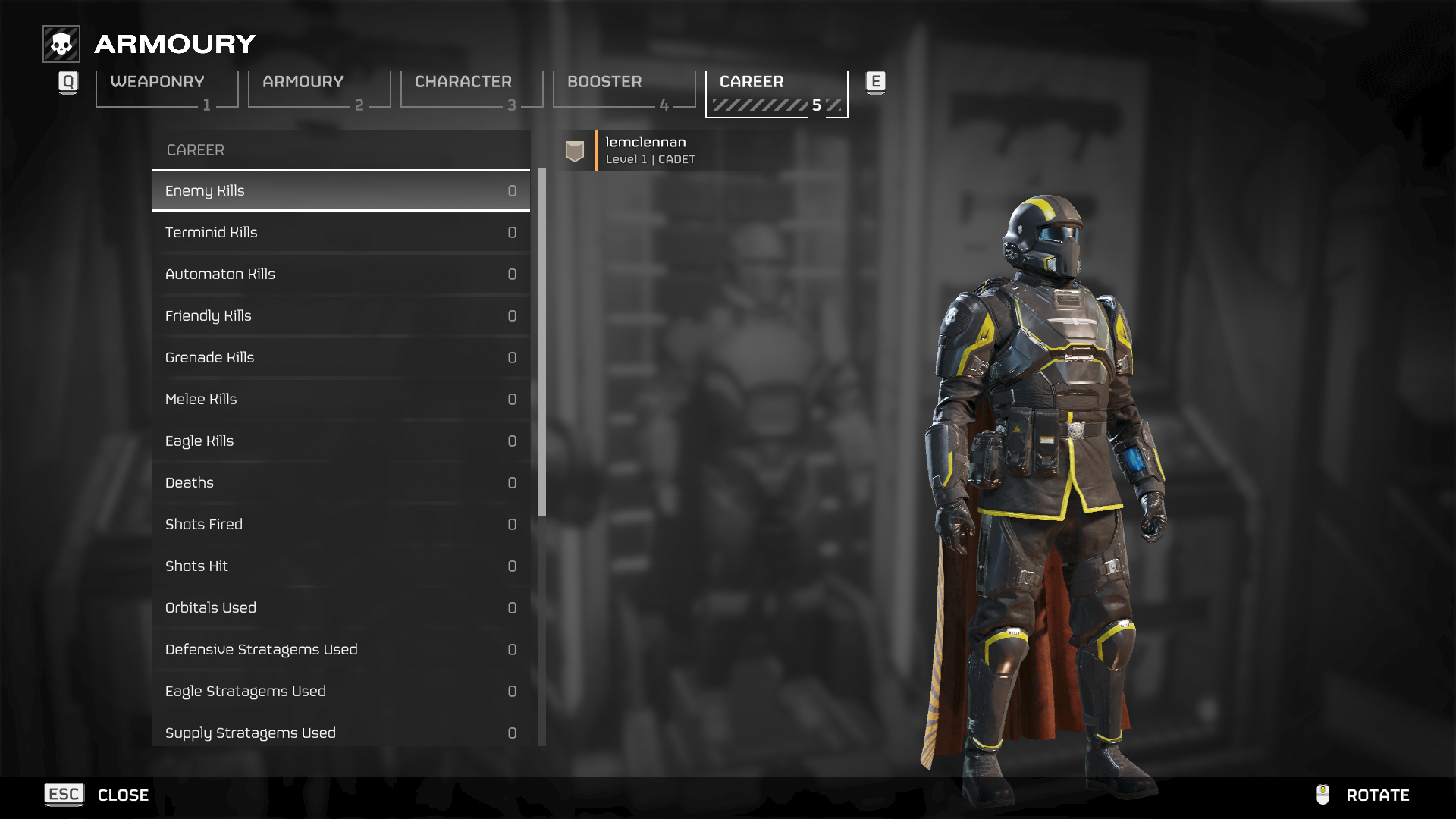Go to the Character tab
Image resolution: width=1456 pixels, height=819 pixels.
[x=472, y=89]
